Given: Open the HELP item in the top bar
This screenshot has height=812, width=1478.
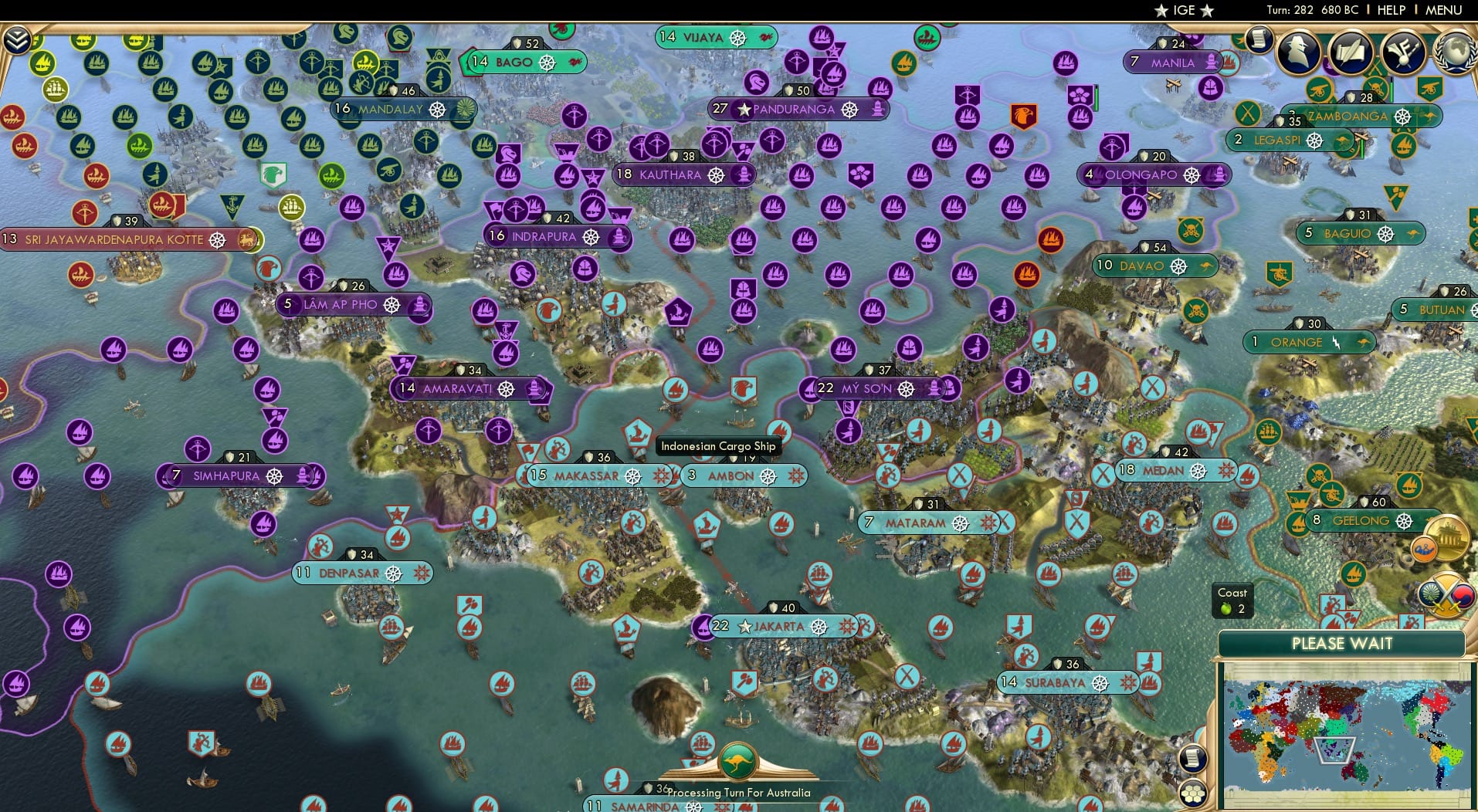Looking at the screenshot, I should 1391,10.
